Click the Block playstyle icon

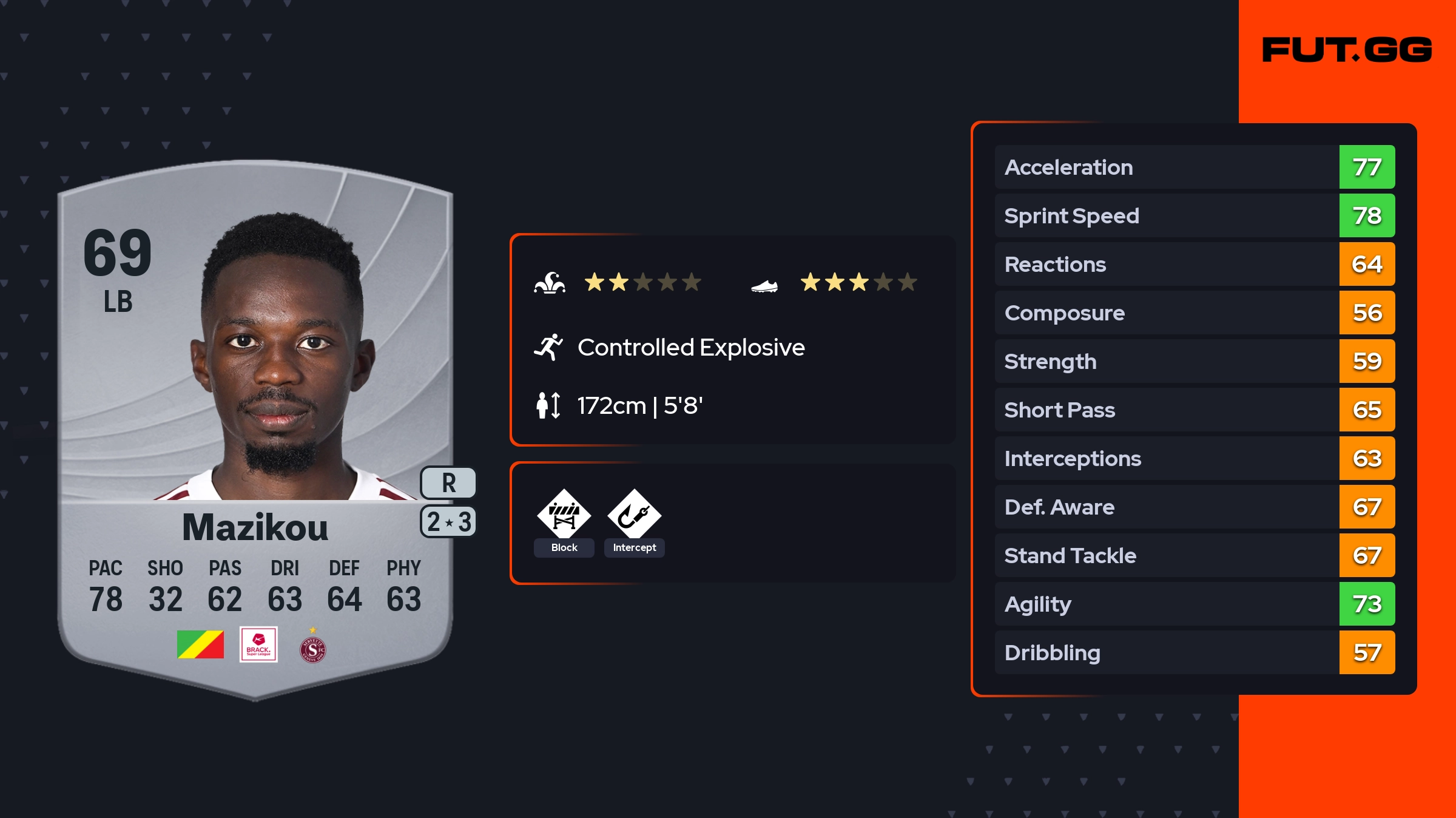click(564, 515)
